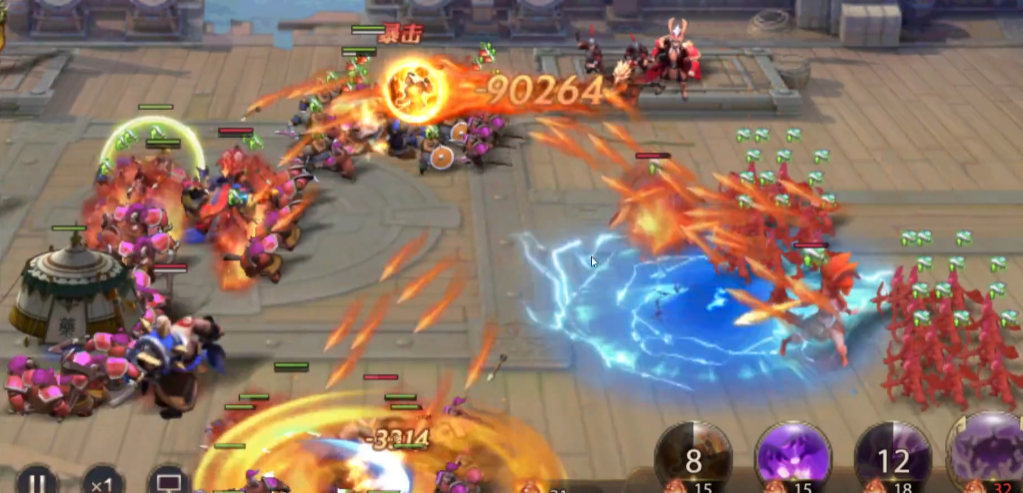Select the skill icon showing cooldown 8
This screenshot has height=493, width=1023.
pos(693,456)
